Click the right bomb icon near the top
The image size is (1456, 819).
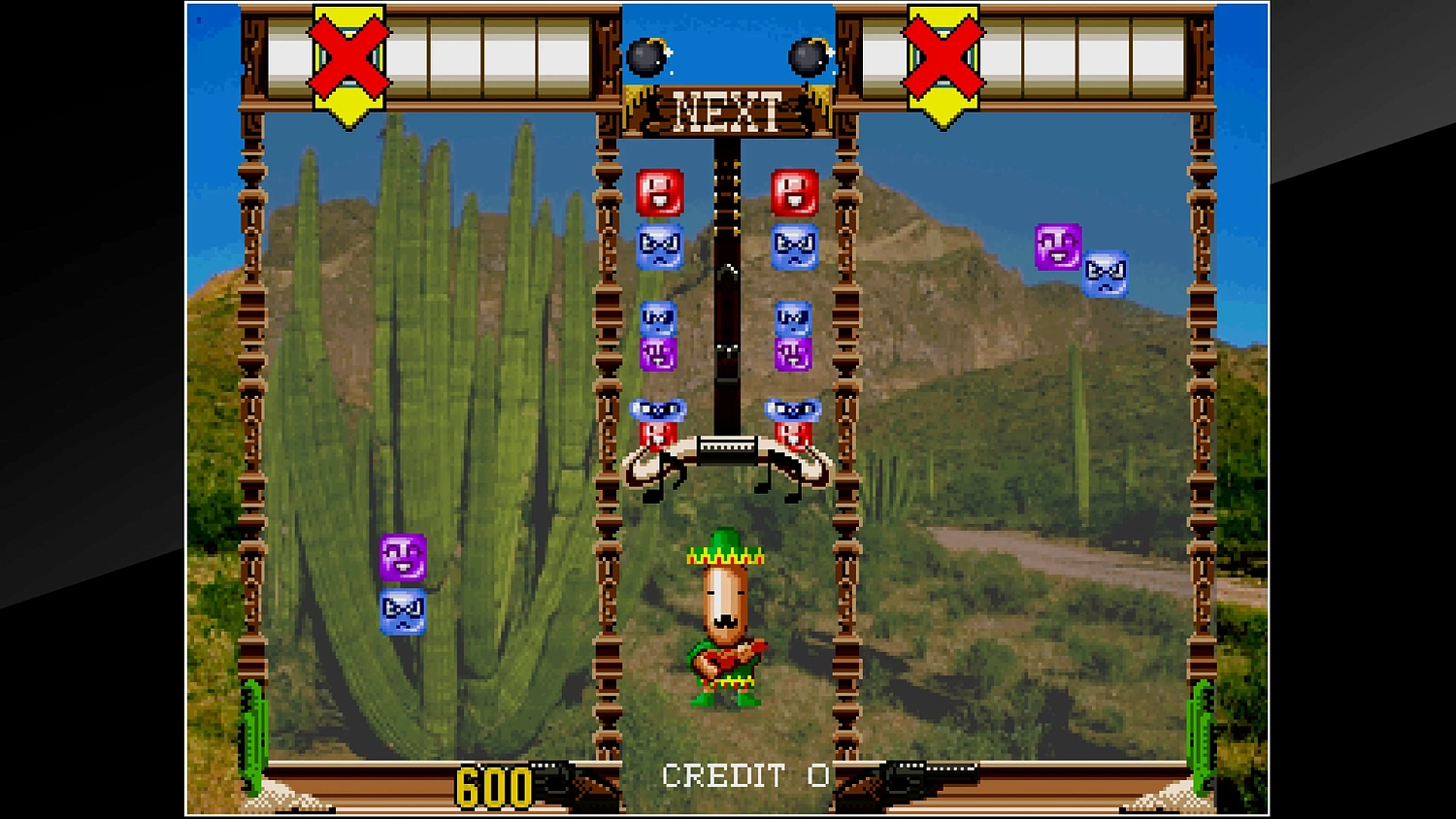point(807,58)
